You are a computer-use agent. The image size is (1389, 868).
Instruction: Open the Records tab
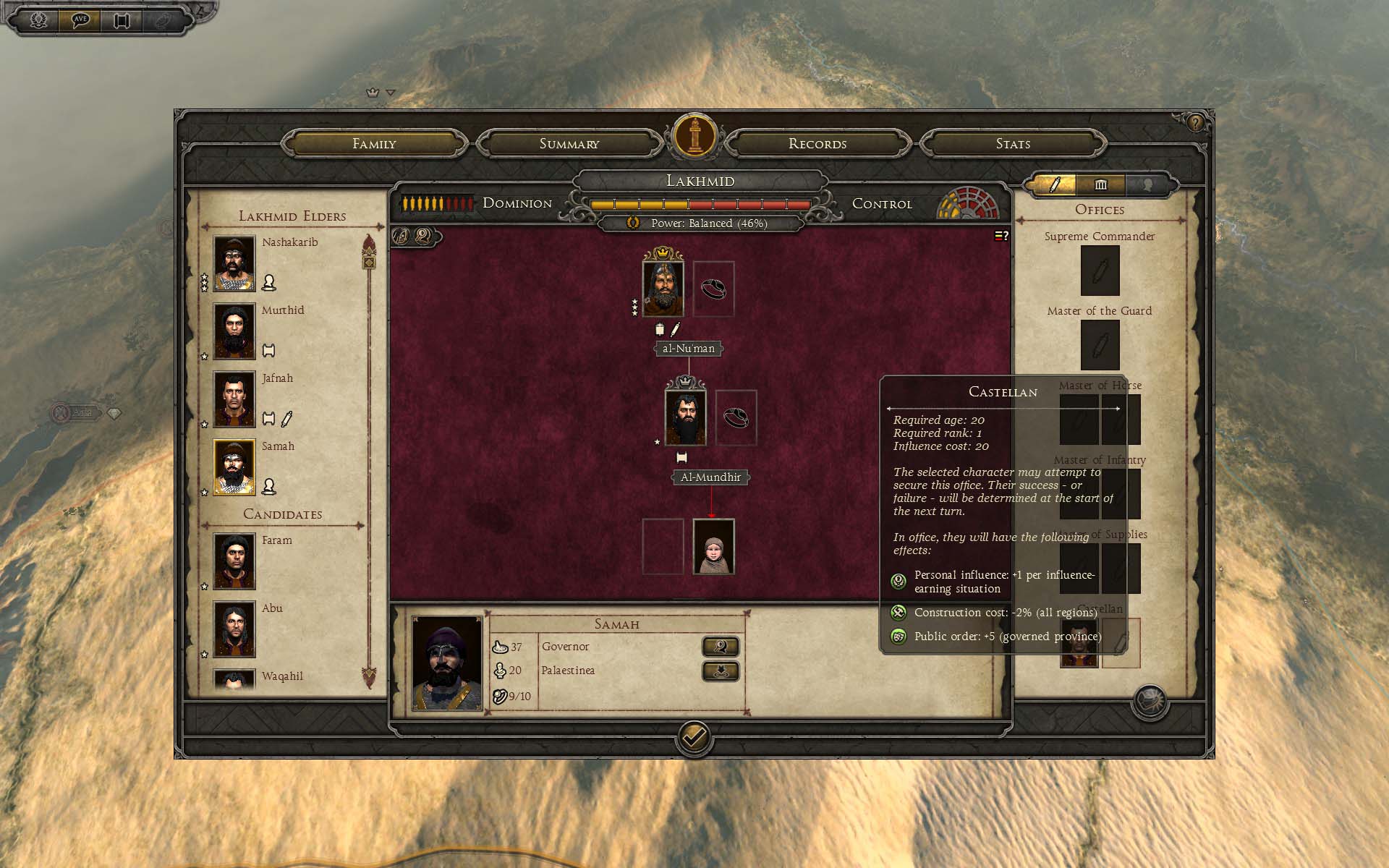click(817, 144)
